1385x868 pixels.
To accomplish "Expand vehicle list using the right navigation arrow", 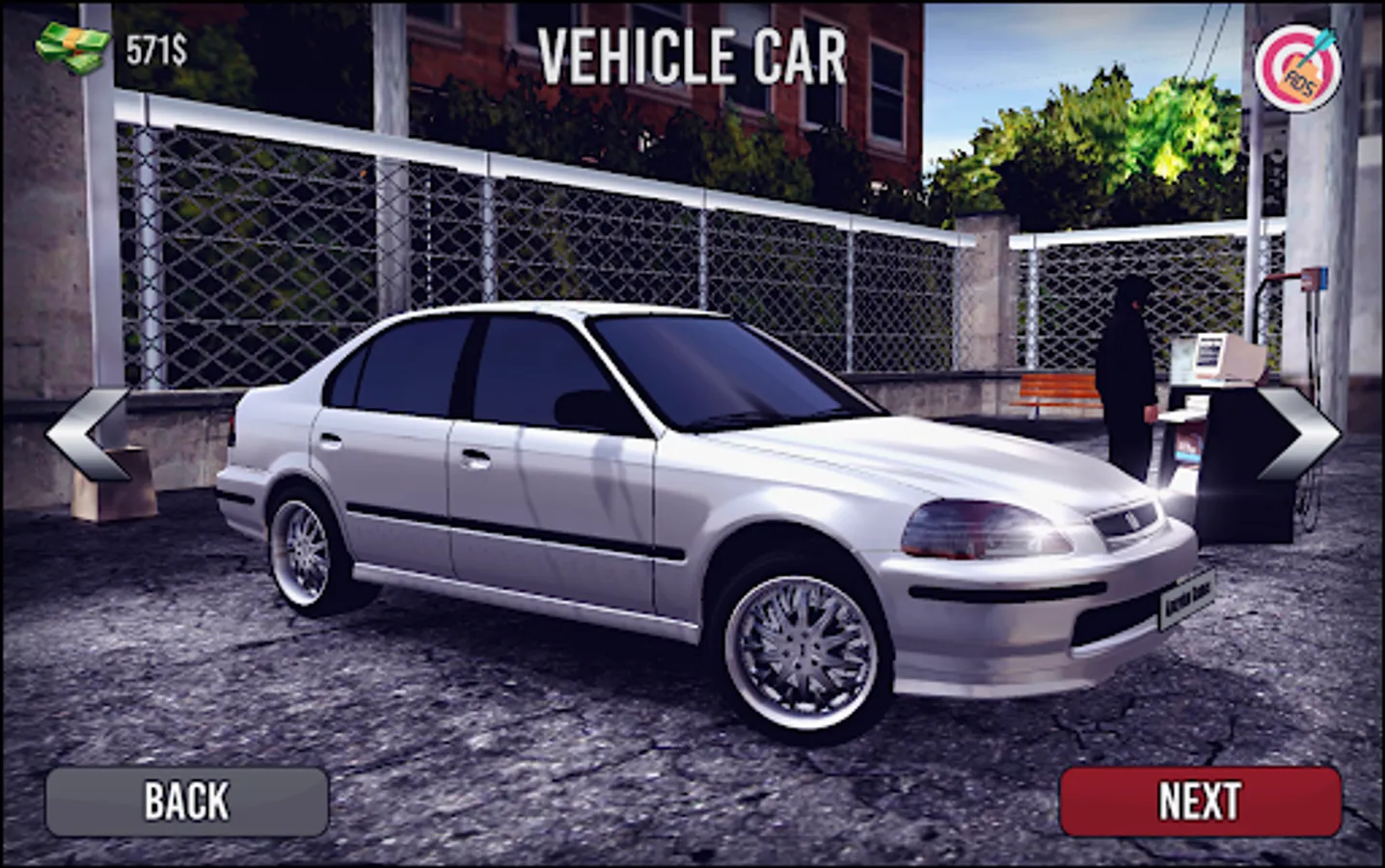I will [1297, 434].
